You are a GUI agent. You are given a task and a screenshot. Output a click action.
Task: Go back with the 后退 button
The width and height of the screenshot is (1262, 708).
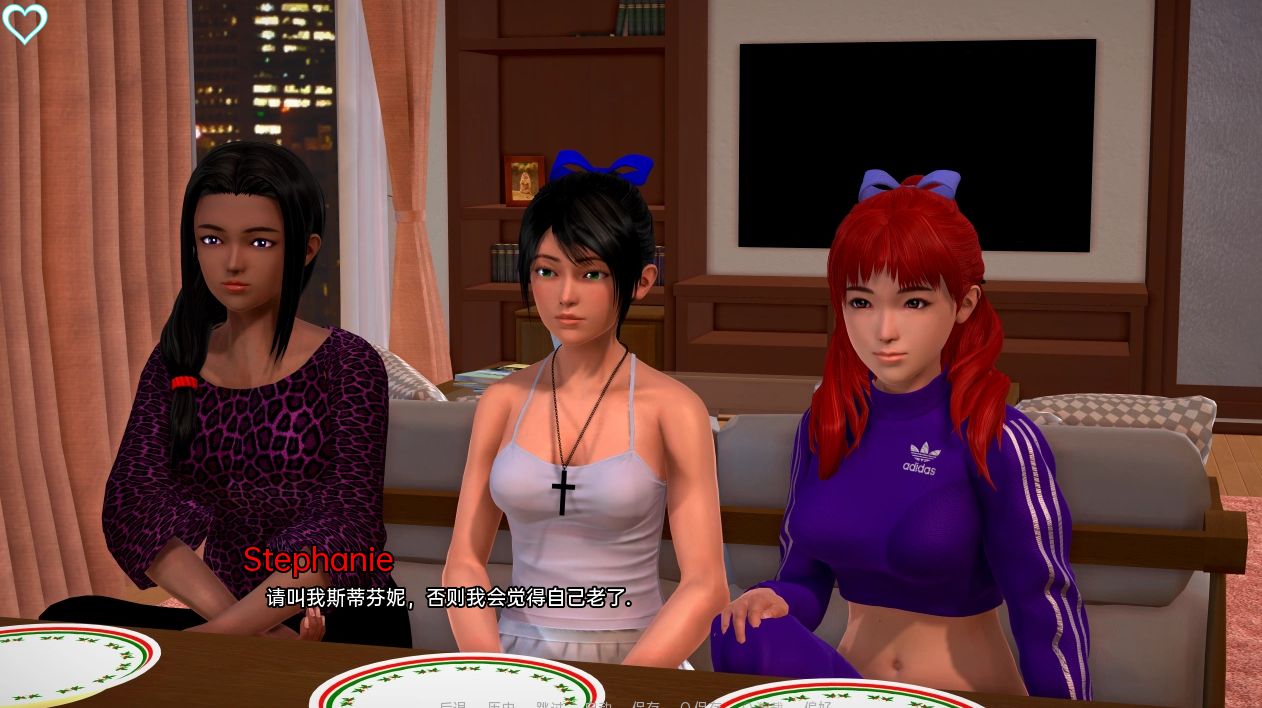[452, 705]
